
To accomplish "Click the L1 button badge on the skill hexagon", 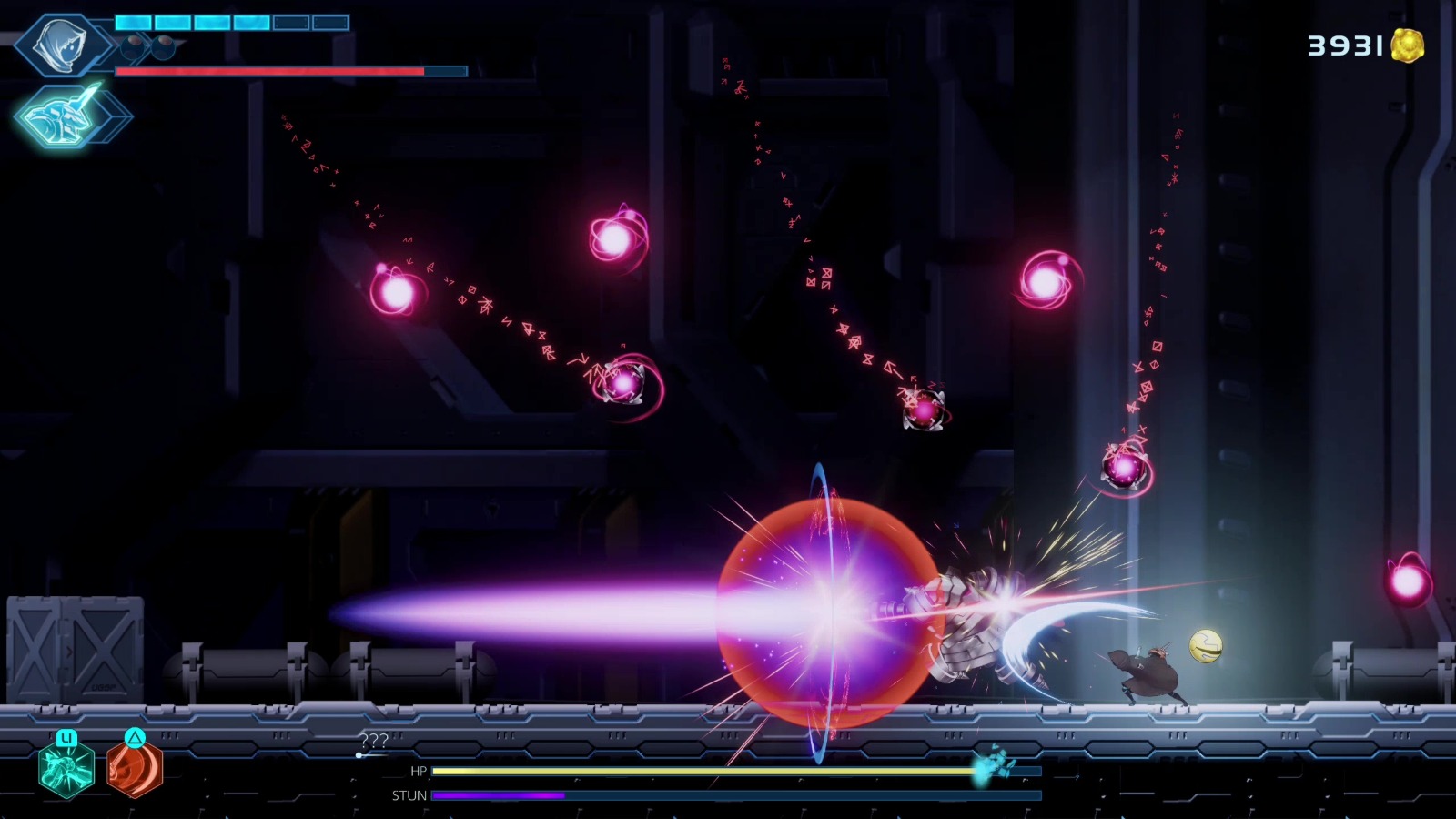I will (67, 737).
